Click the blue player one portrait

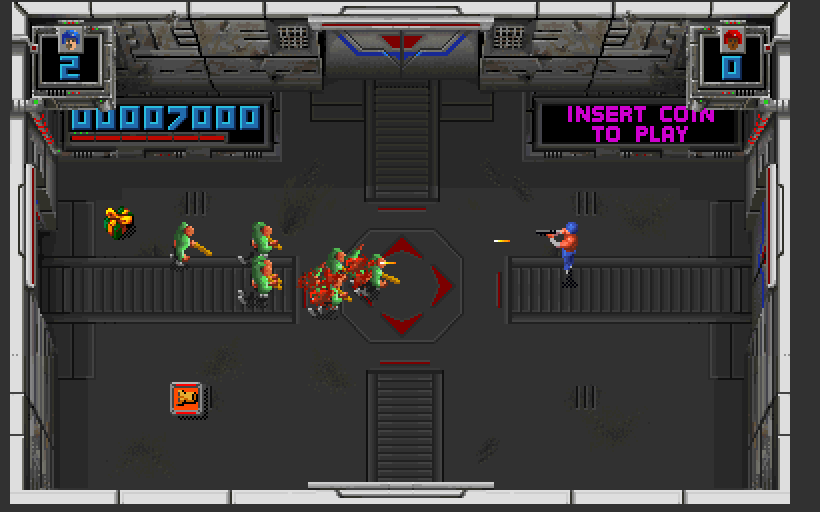click(69, 41)
